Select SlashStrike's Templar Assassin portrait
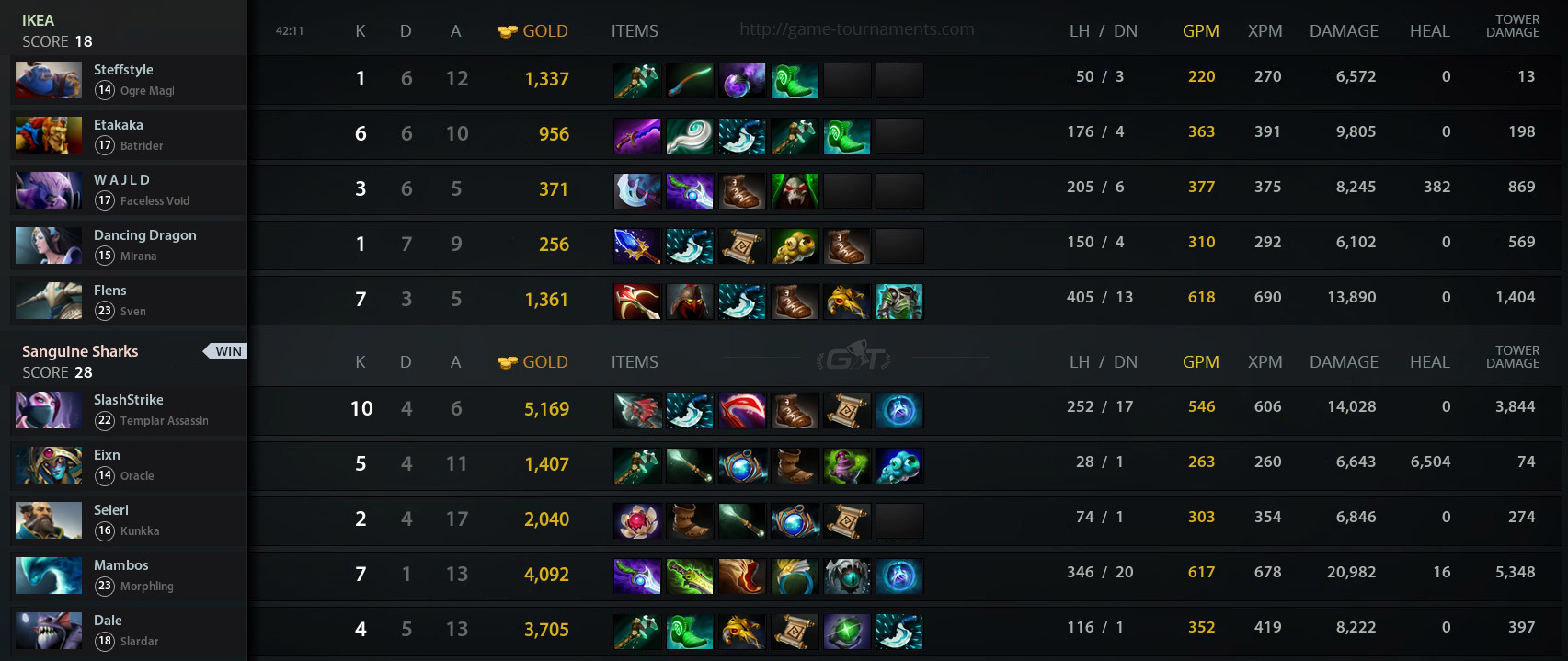Viewport: 1568px width, 661px height. click(x=48, y=410)
